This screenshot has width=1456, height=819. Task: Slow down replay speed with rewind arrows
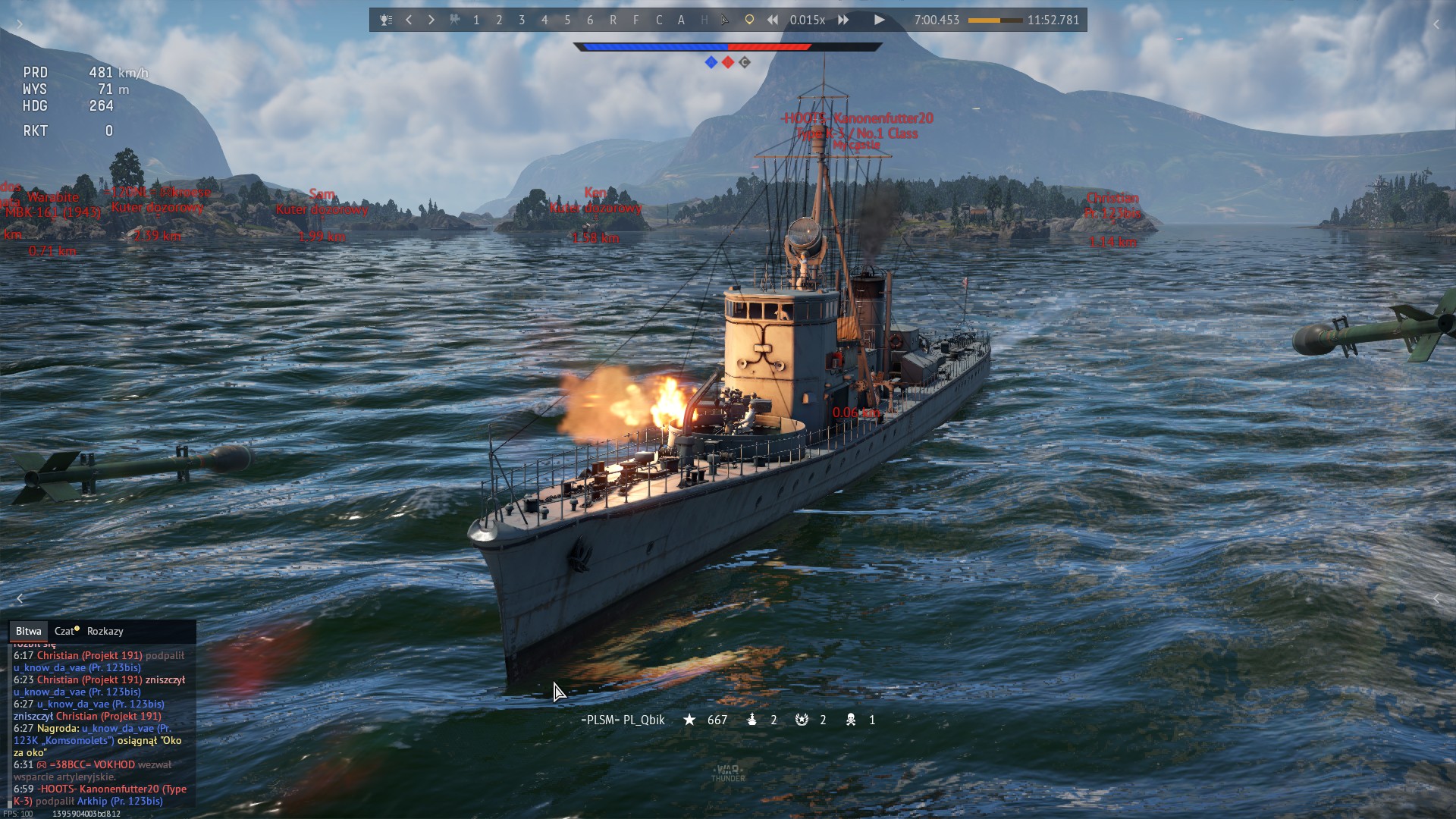pyautogui.click(x=772, y=20)
